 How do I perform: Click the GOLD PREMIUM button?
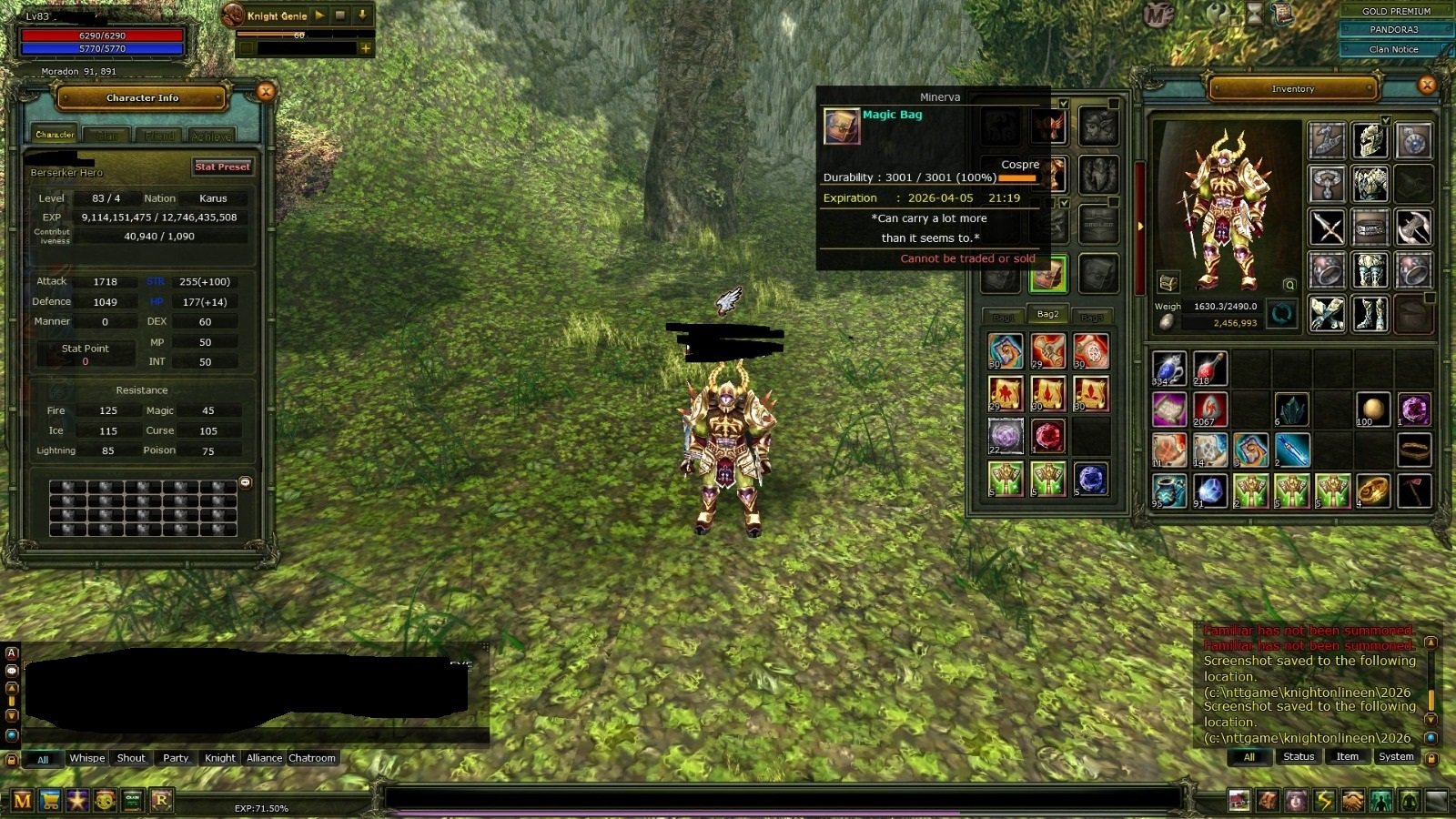pyautogui.click(x=1396, y=11)
